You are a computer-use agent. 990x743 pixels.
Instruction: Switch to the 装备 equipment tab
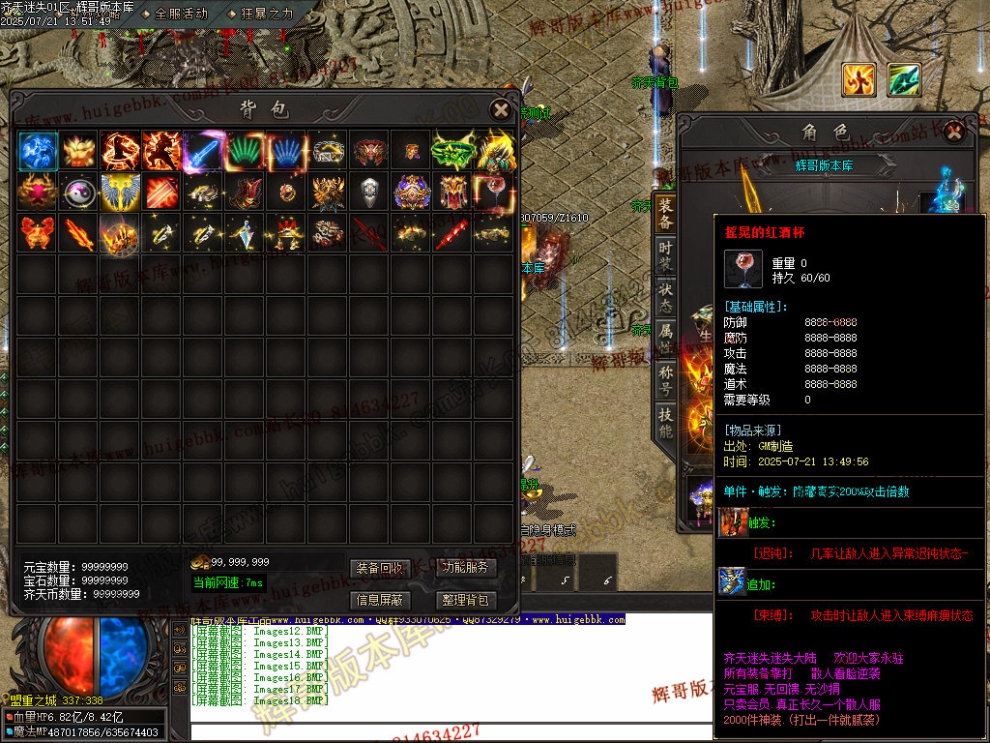coord(666,213)
